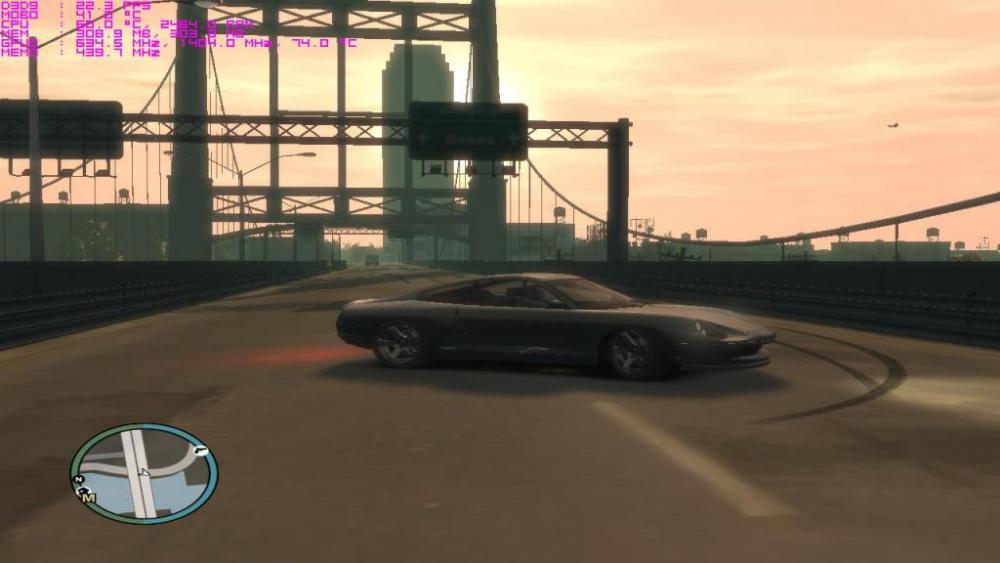The image size is (1000, 563).
Task: Click the yellow M mission blip
Action: pos(88,497)
